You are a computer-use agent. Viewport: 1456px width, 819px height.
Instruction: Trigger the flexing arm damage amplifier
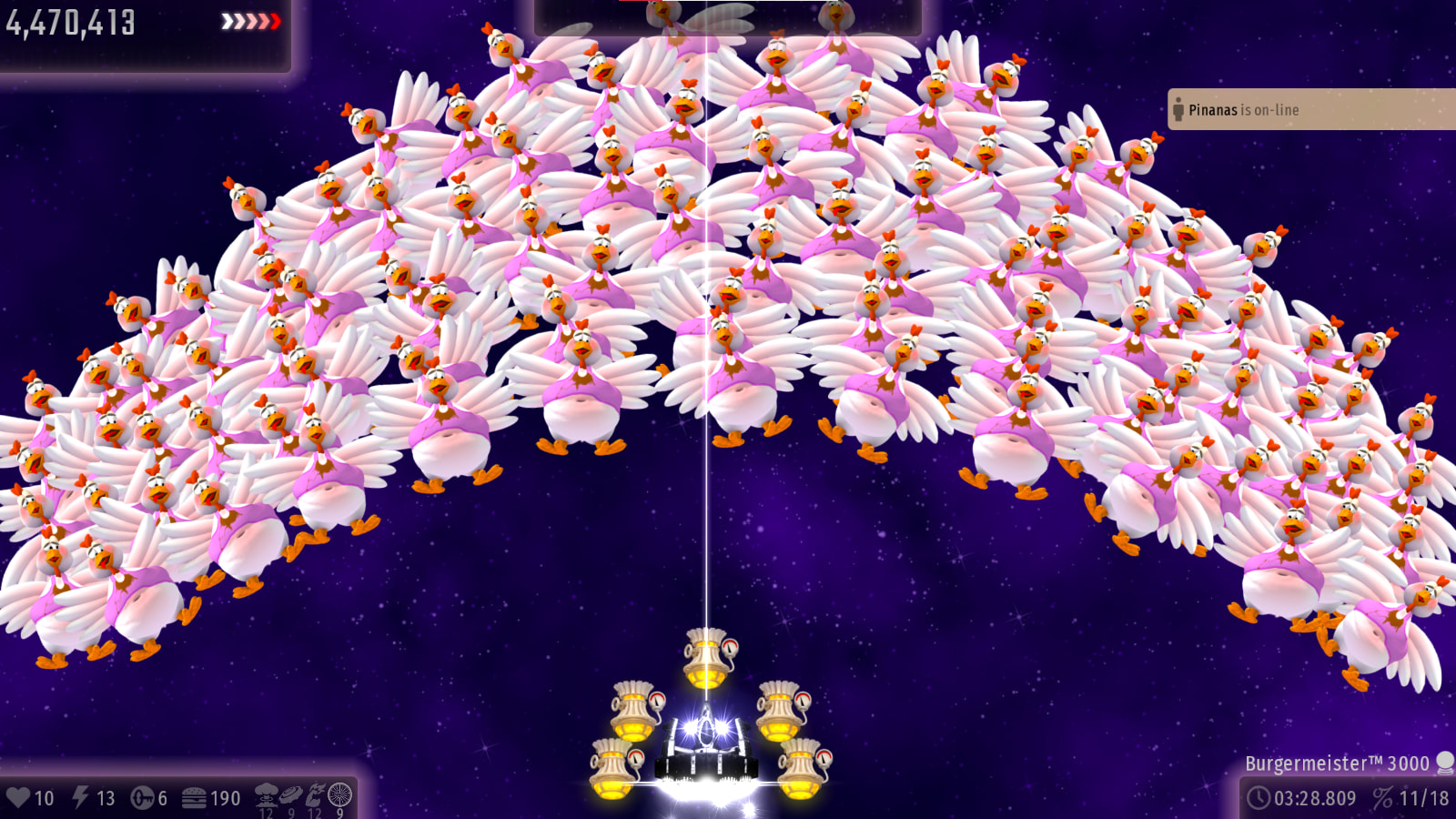point(315,794)
